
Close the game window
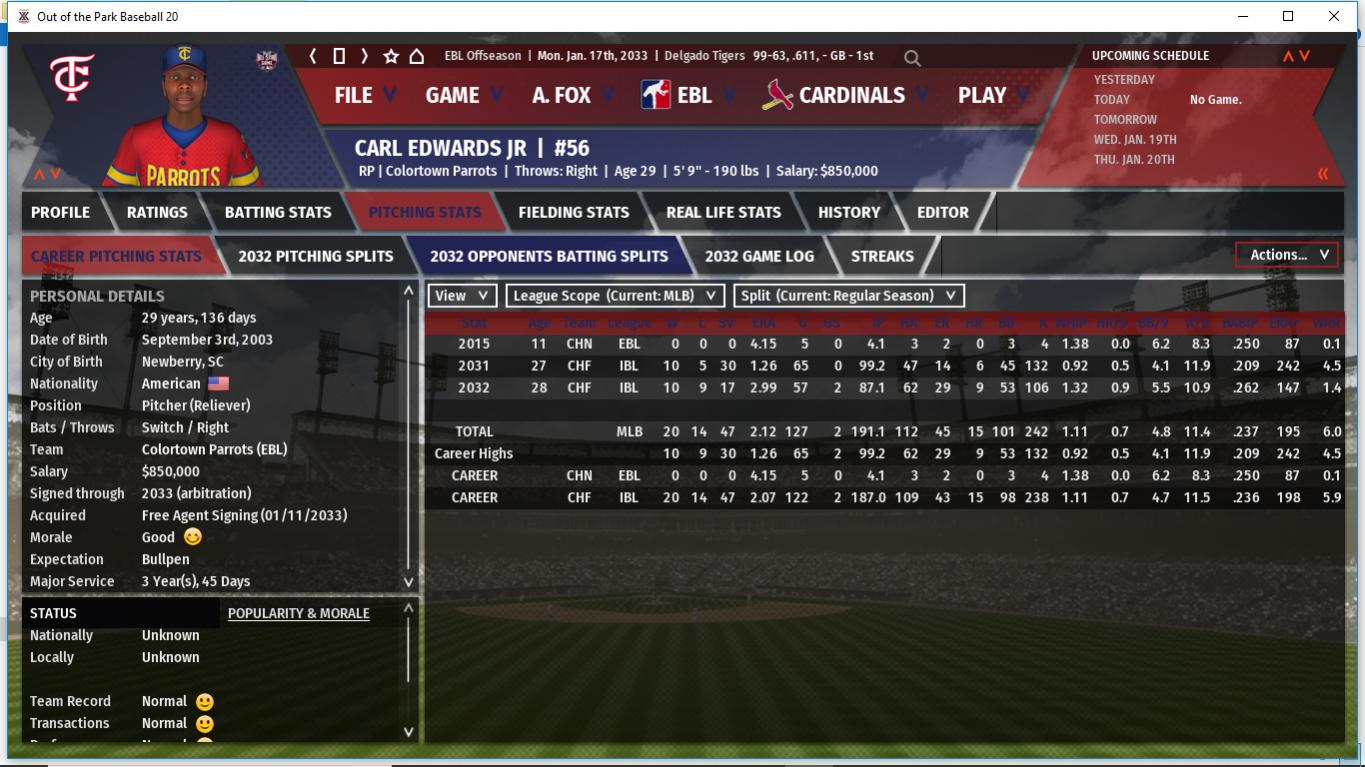[x=1333, y=16]
